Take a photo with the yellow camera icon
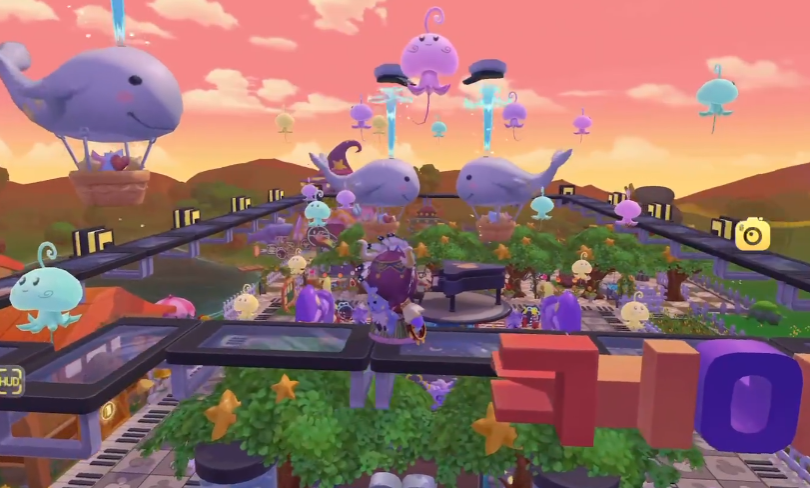Image resolution: width=810 pixels, height=488 pixels. pyautogui.click(x=752, y=234)
